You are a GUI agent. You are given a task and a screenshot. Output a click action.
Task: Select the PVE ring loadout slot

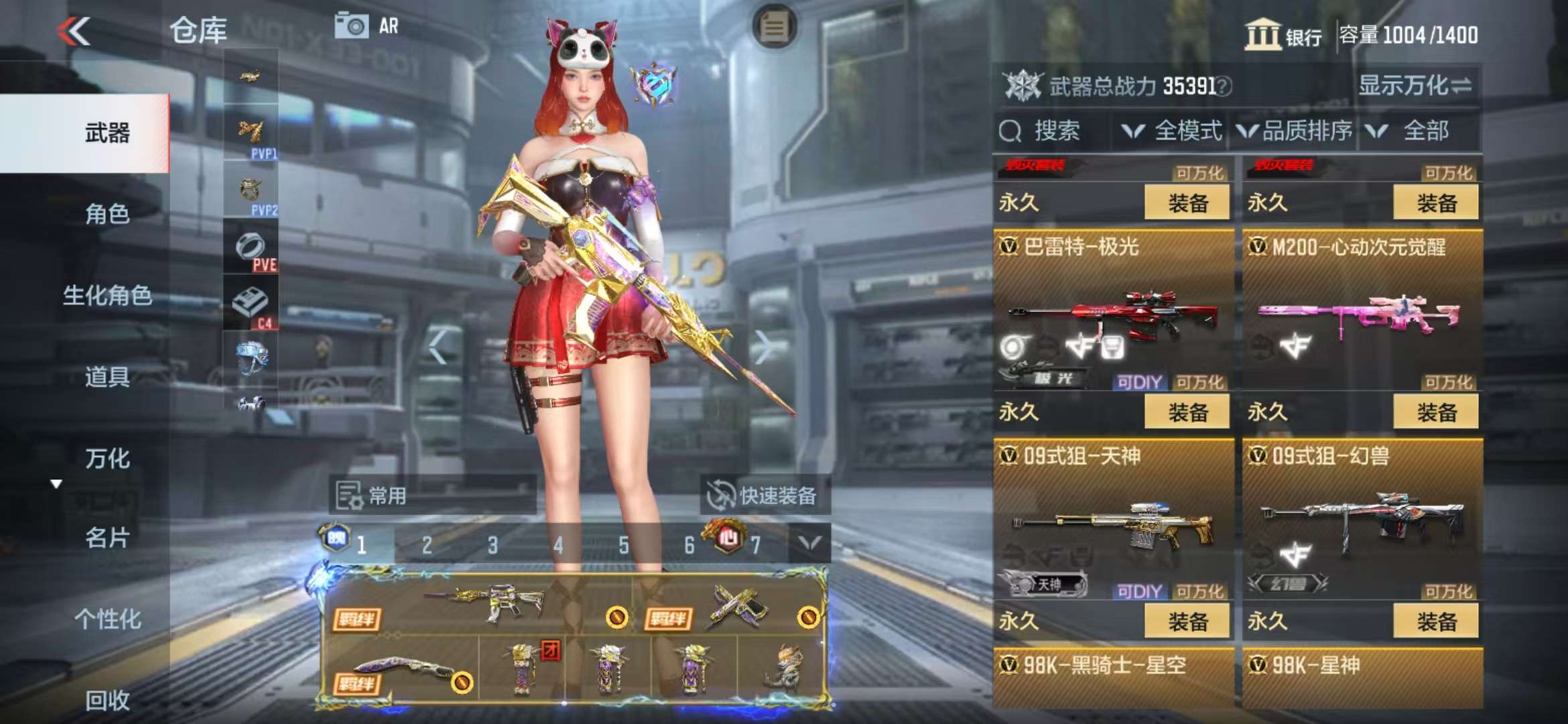coord(251,249)
